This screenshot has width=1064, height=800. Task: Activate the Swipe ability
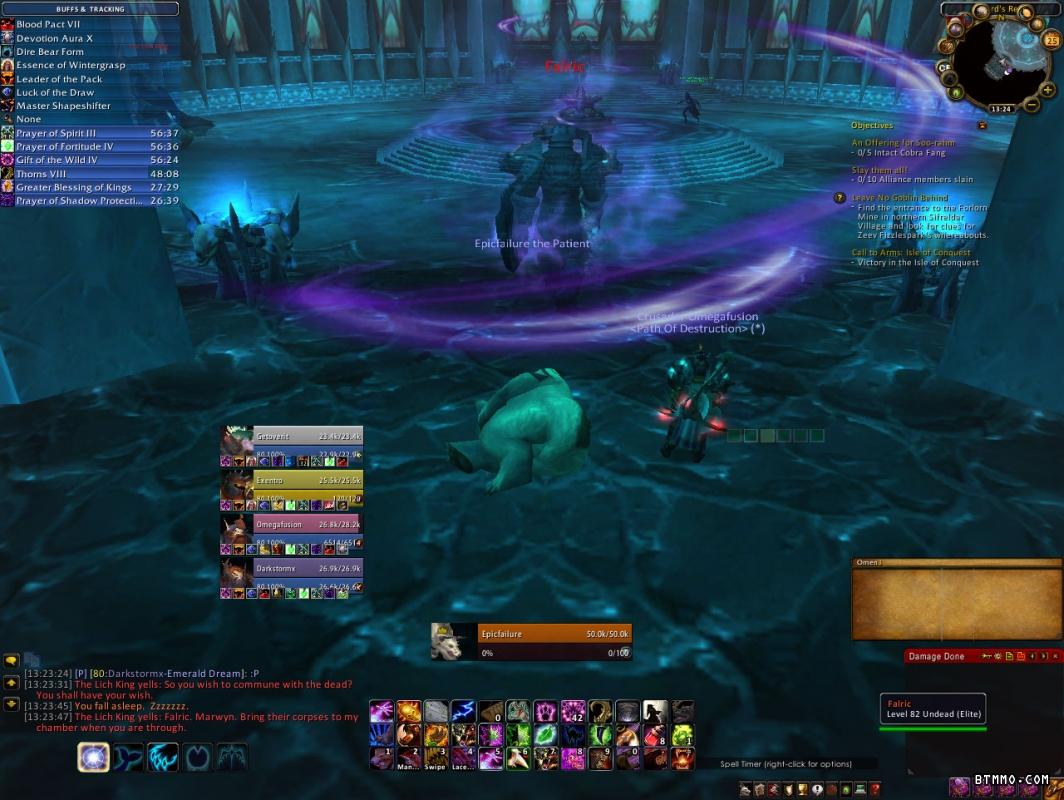click(x=436, y=759)
